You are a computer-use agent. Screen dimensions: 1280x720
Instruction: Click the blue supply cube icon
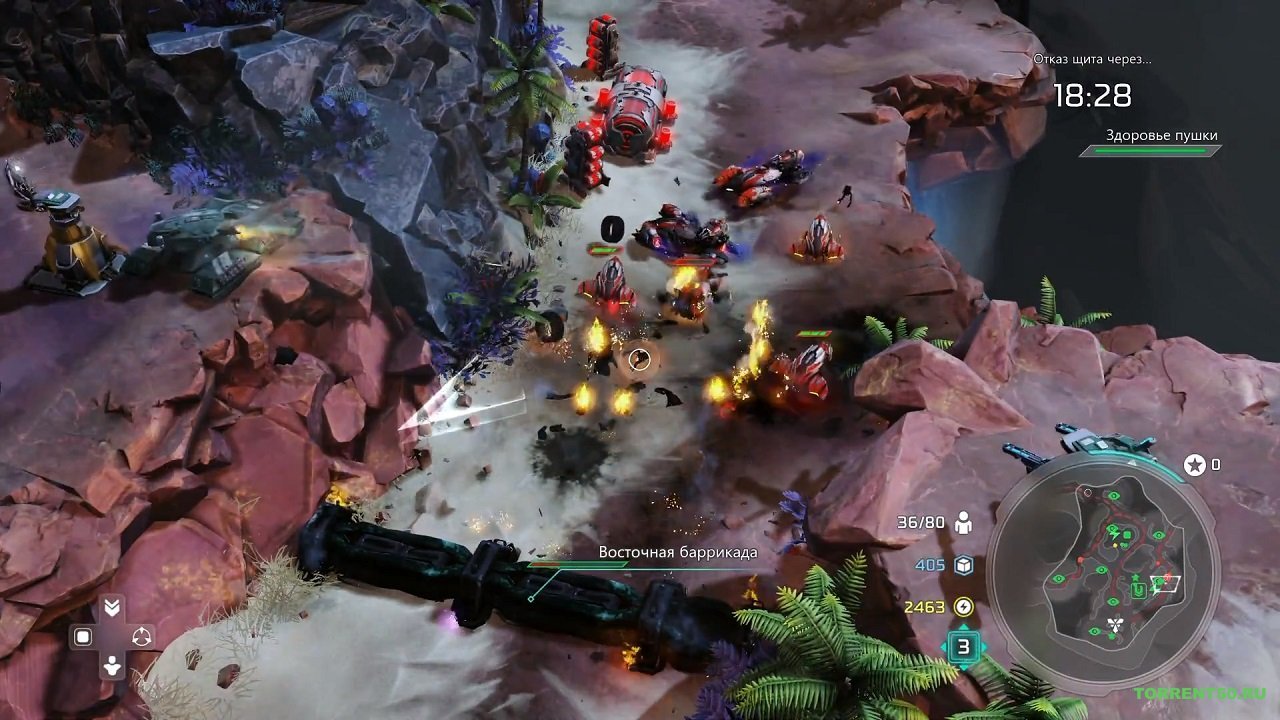[962, 564]
